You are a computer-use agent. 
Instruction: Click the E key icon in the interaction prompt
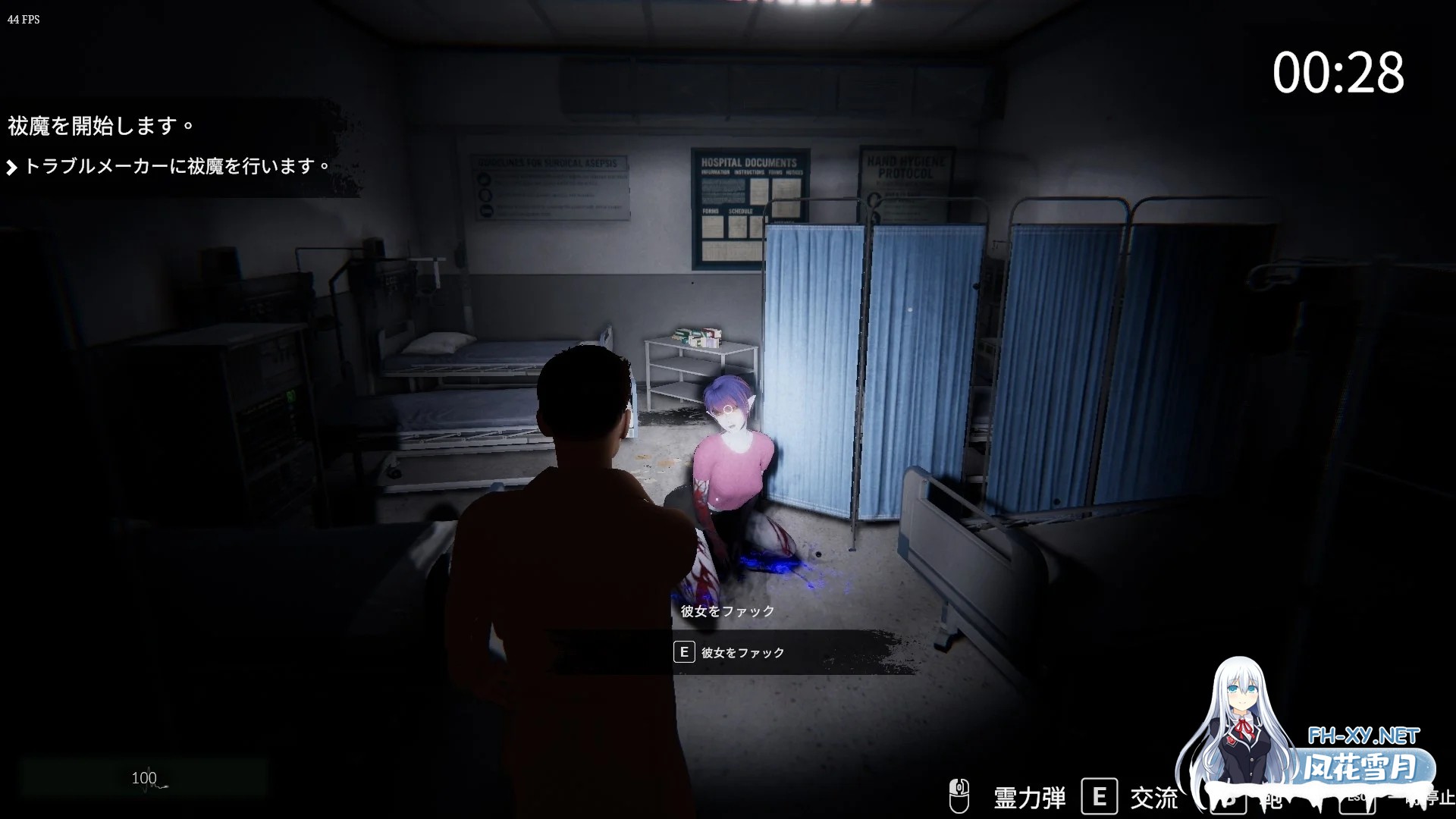[683, 652]
